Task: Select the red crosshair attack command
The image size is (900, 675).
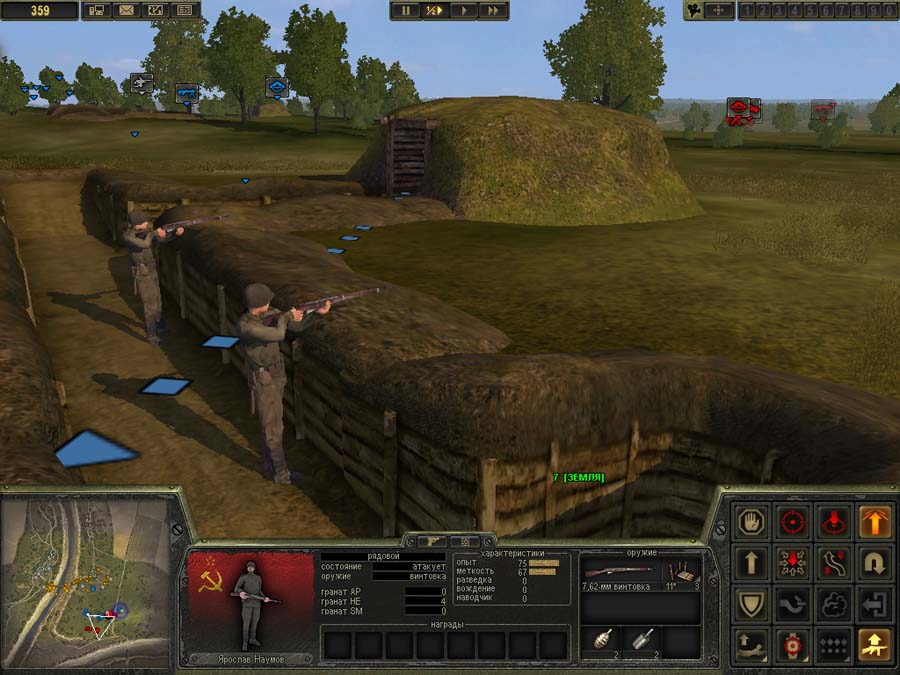Action: pos(792,521)
